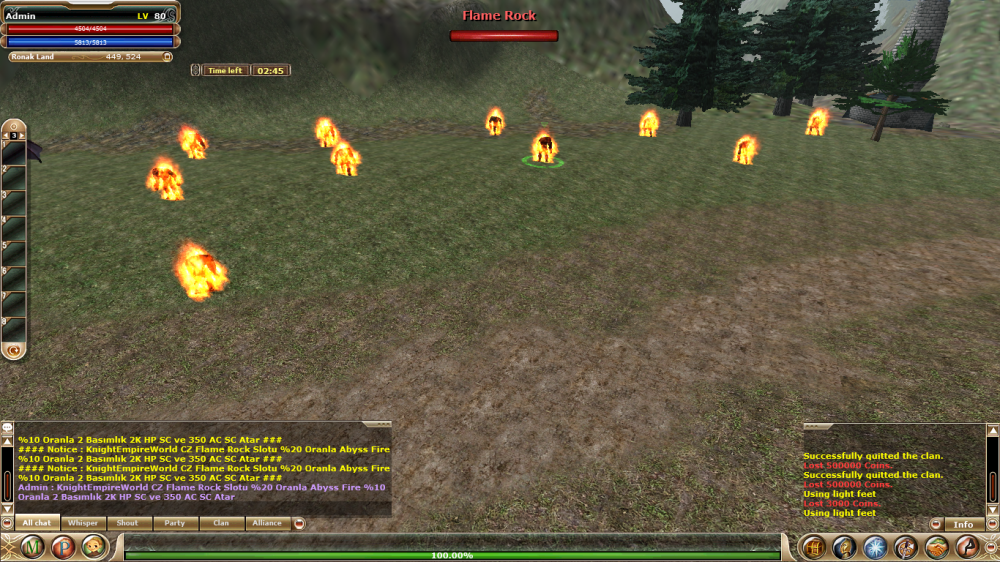Choose the Alliance chat tab
This screenshot has width=1000, height=562.
(267, 523)
